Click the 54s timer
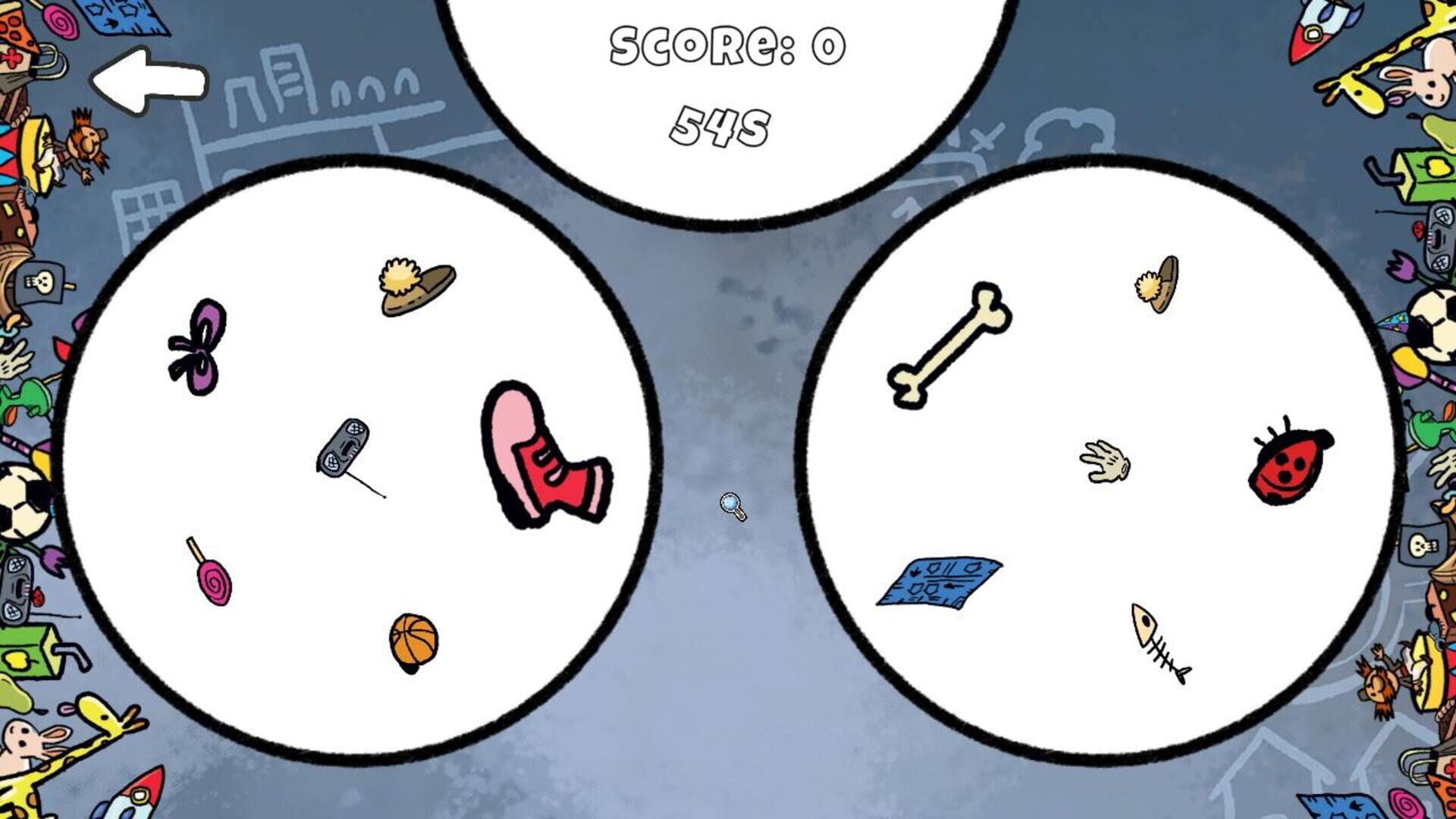1456x819 pixels. (720, 125)
